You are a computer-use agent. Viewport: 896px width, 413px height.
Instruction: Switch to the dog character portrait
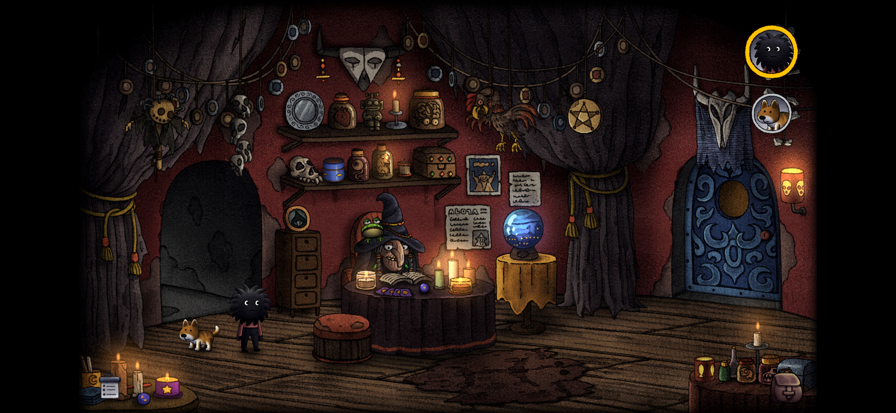tap(771, 112)
